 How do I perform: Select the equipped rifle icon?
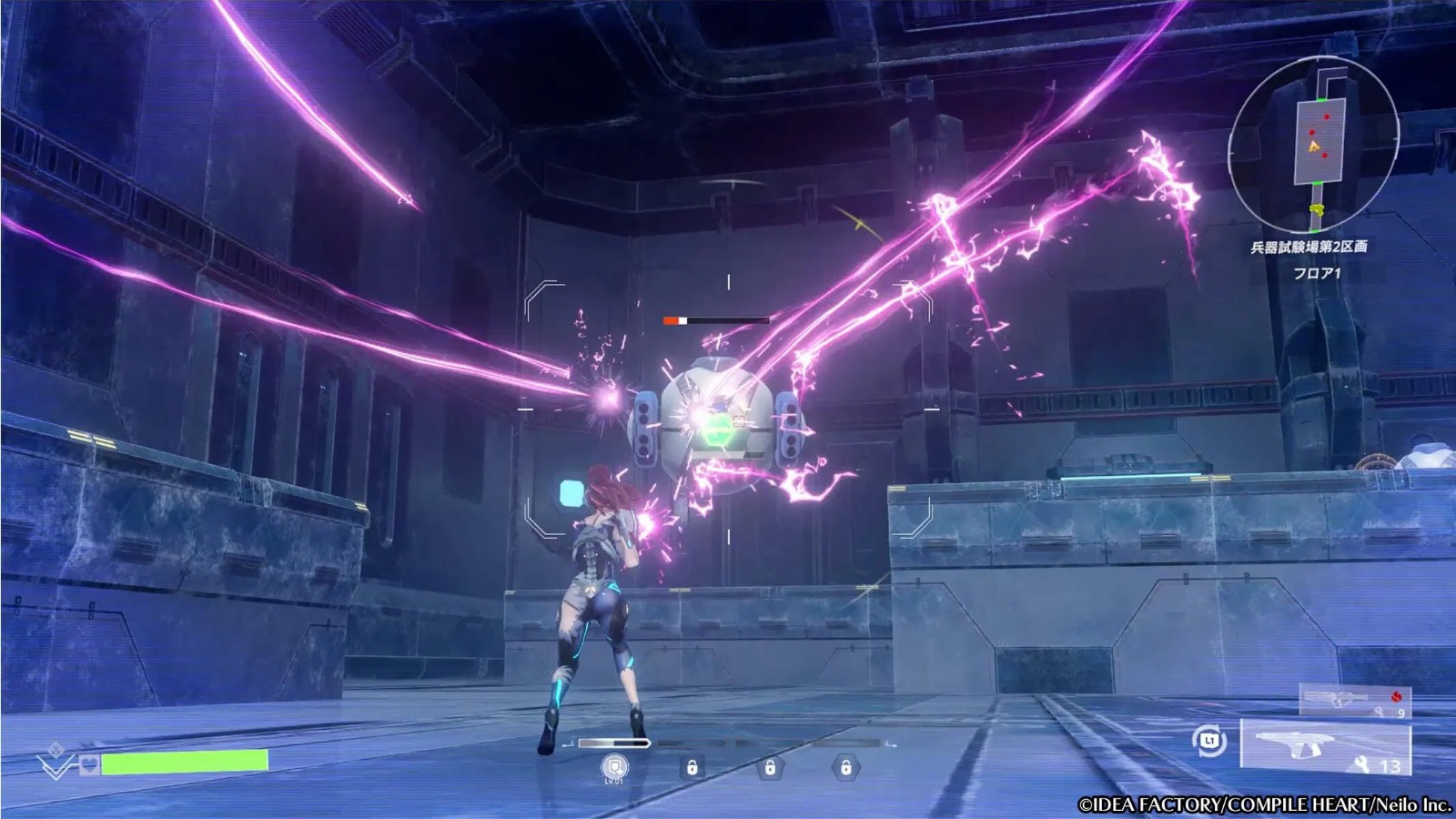(x=1338, y=699)
